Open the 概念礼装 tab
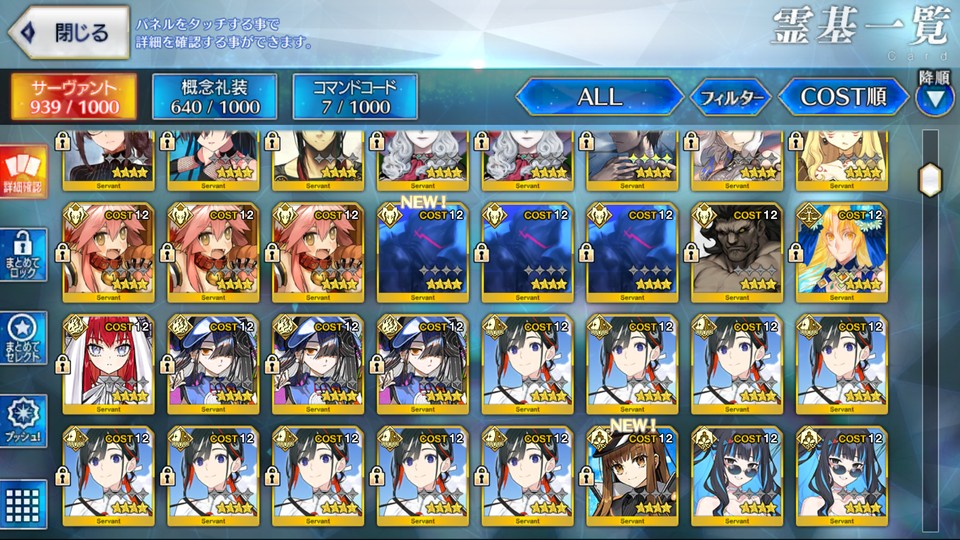This screenshot has height=540, width=960. [x=214, y=96]
